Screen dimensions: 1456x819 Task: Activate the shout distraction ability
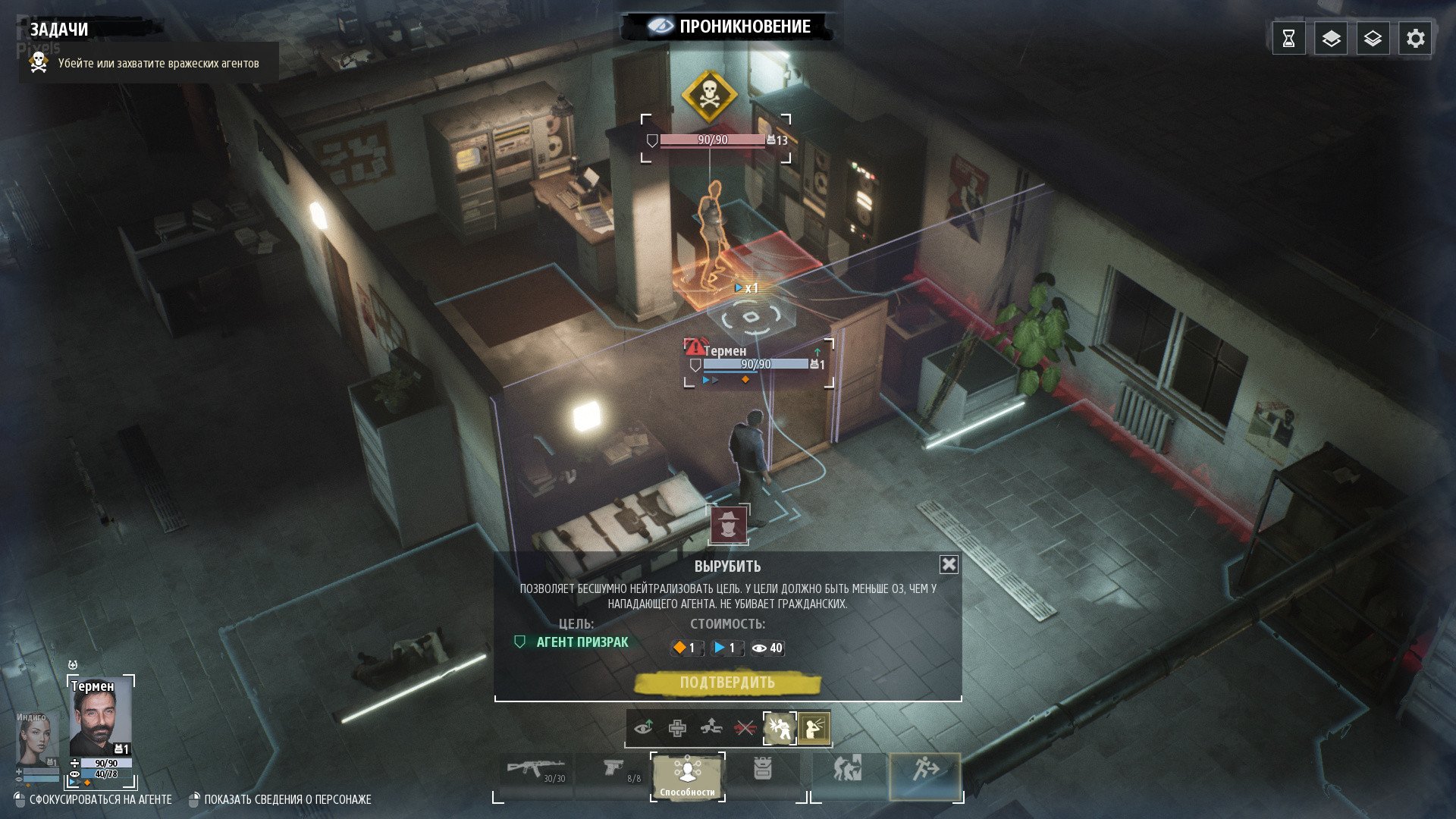(814, 728)
